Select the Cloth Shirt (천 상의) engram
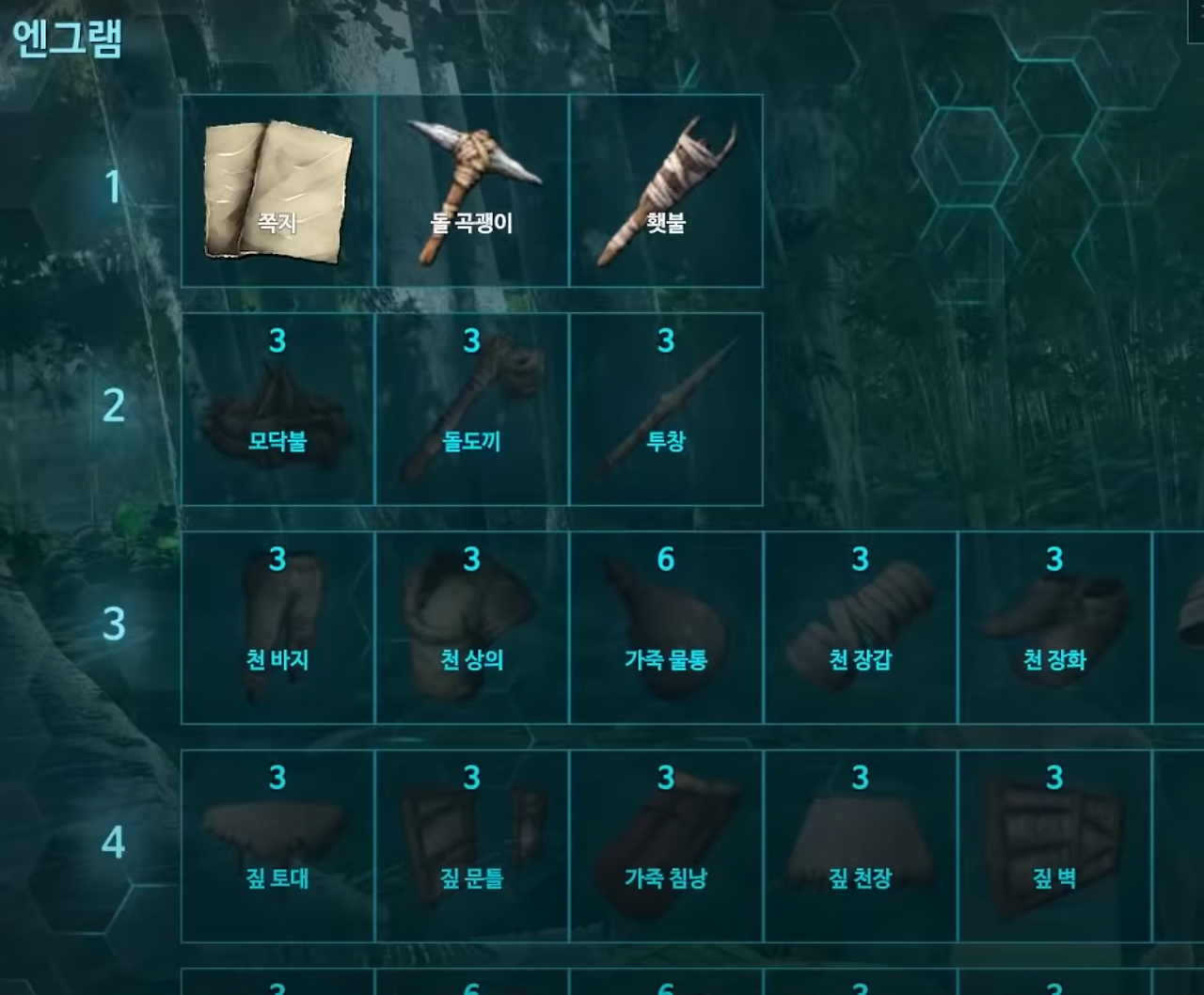1204x995 pixels. click(x=472, y=625)
